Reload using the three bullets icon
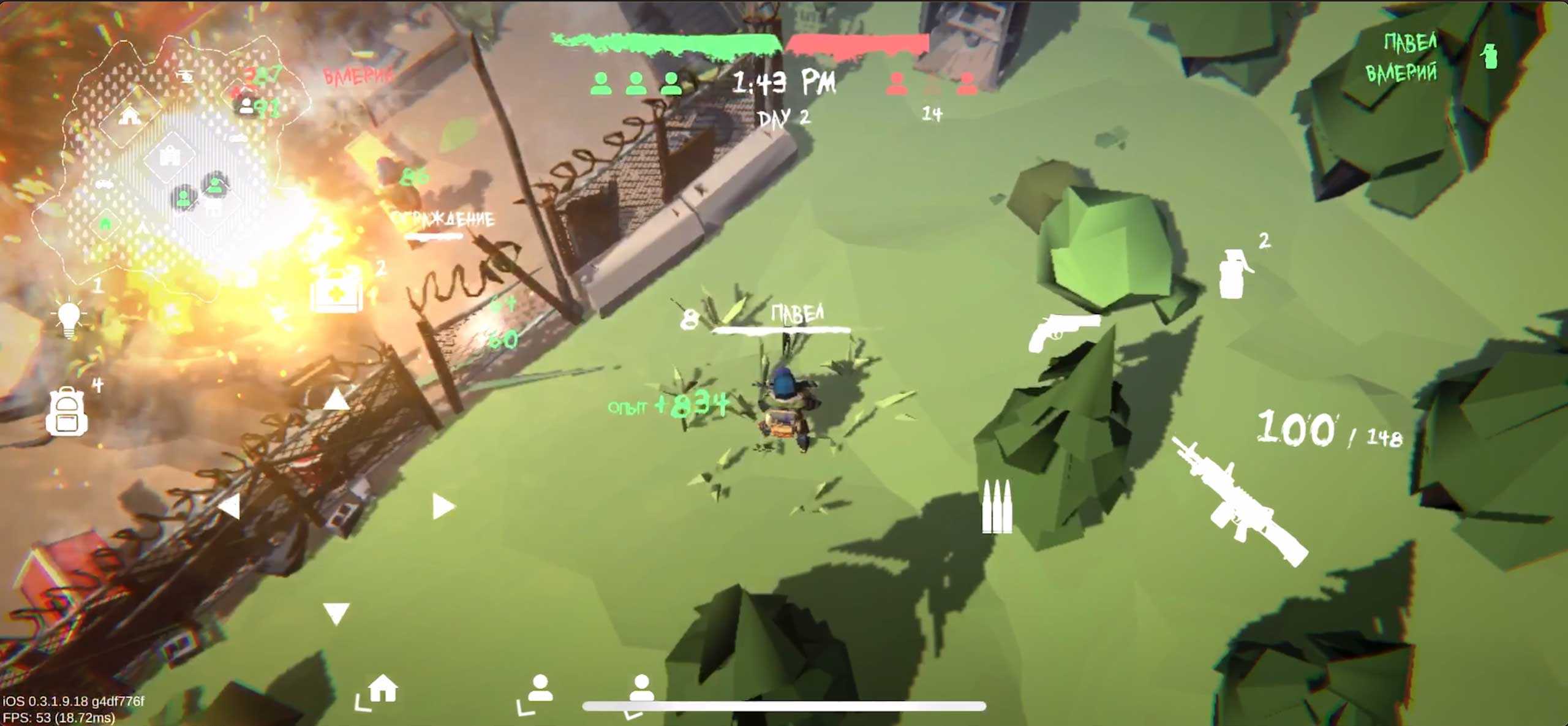This screenshot has height=726, width=1568. [997, 506]
